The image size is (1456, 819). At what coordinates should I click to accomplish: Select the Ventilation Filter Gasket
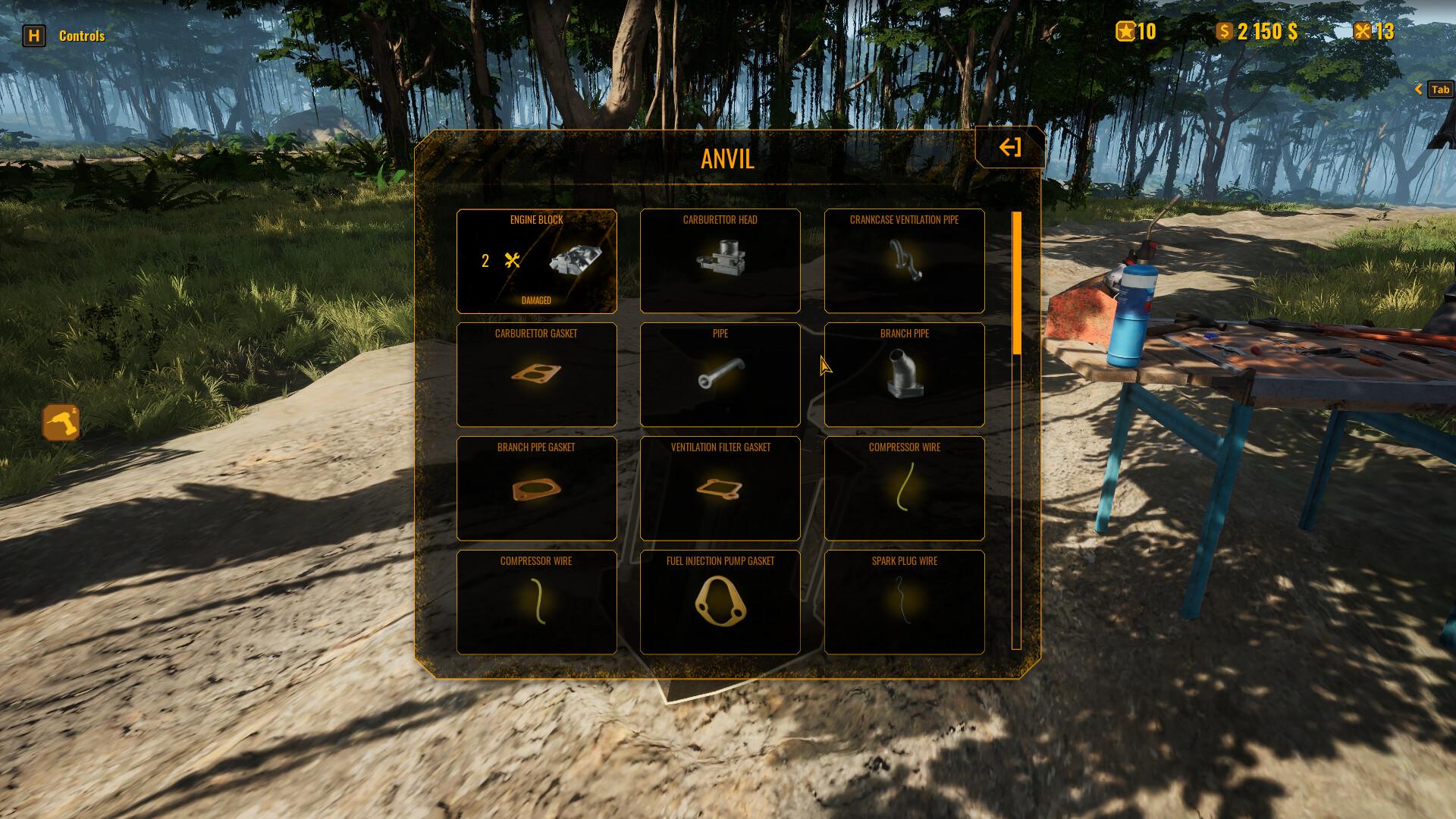click(x=720, y=488)
